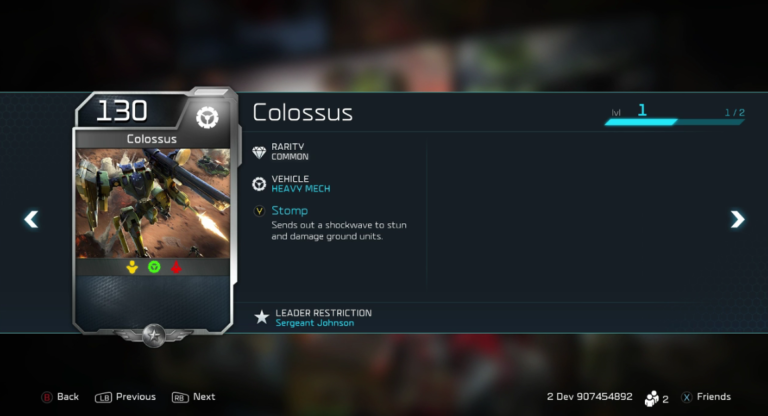Go to the previous card with left arrow
Image resolution: width=768 pixels, height=416 pixels.
tap(31, 219)
